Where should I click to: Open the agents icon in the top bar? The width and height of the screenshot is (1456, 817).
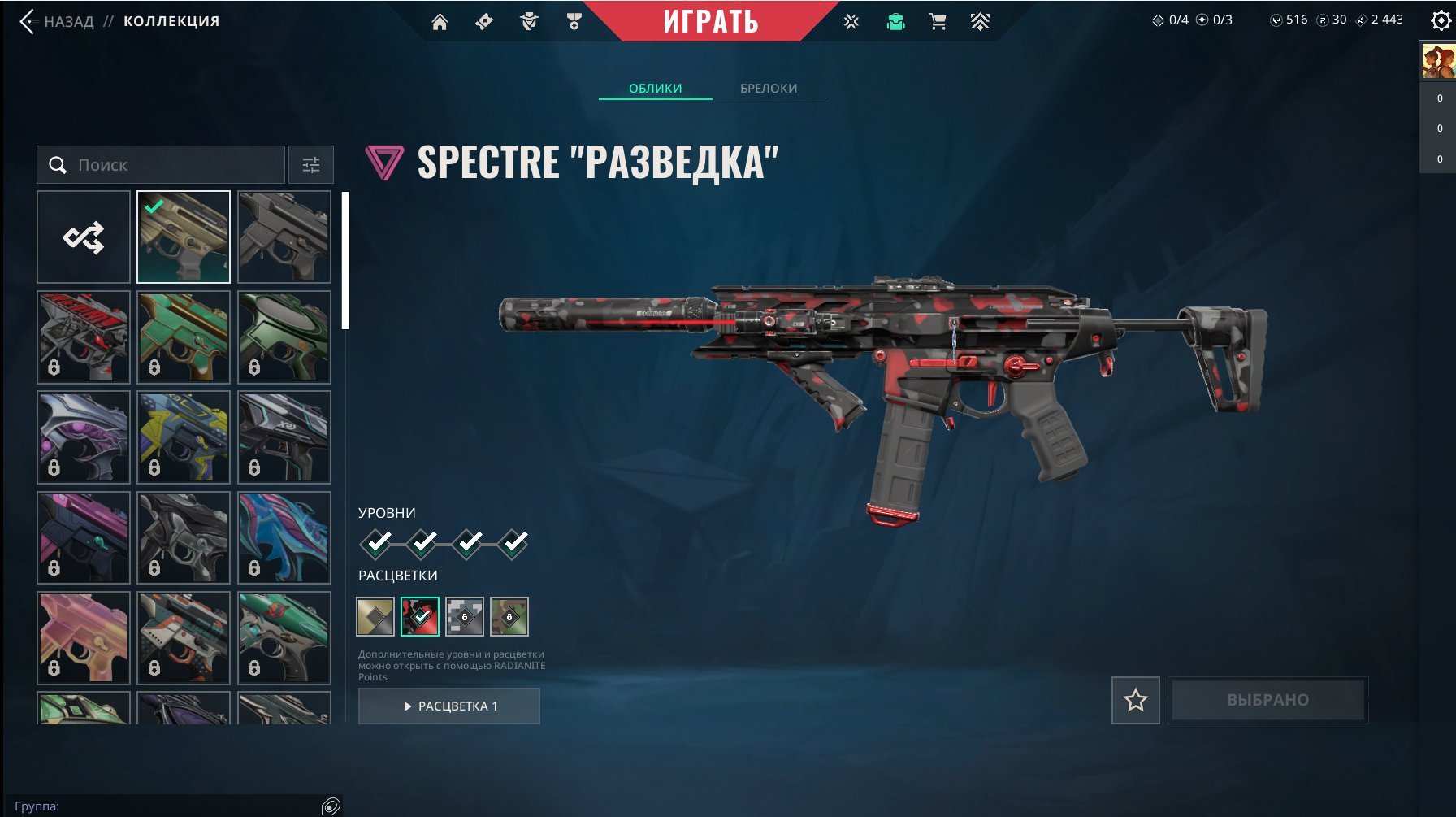click(x=531, y=22)
